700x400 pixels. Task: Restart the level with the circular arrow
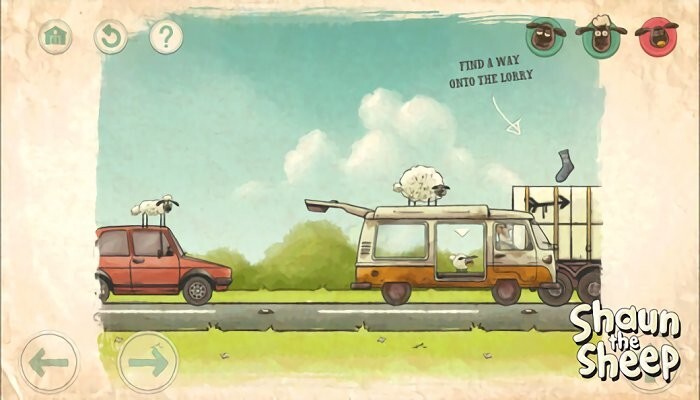110,37
